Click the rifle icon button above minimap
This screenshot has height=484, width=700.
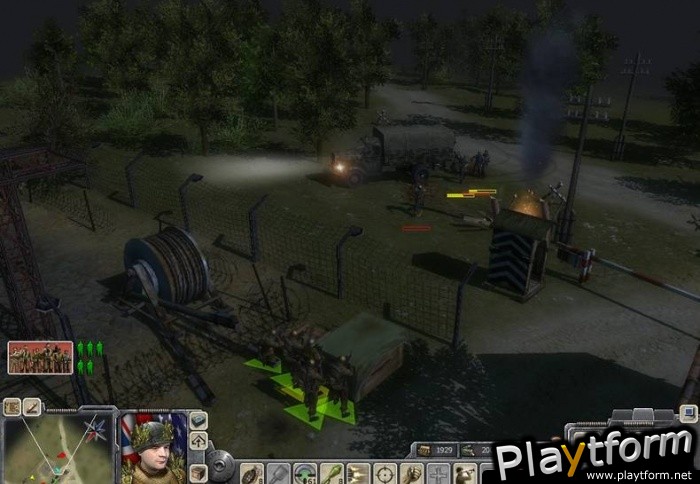32,407
